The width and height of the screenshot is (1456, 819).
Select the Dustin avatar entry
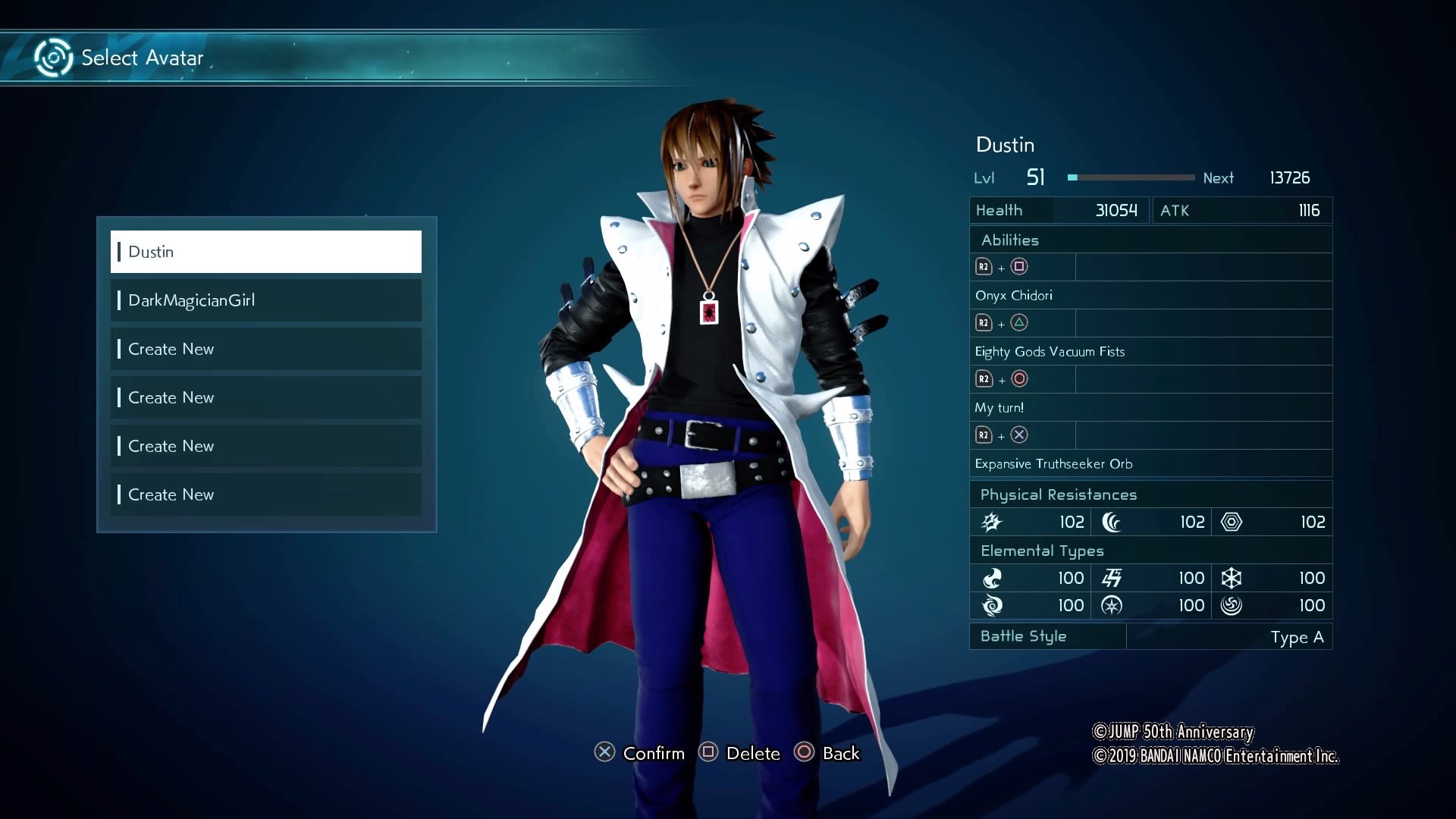pos(265,252)
